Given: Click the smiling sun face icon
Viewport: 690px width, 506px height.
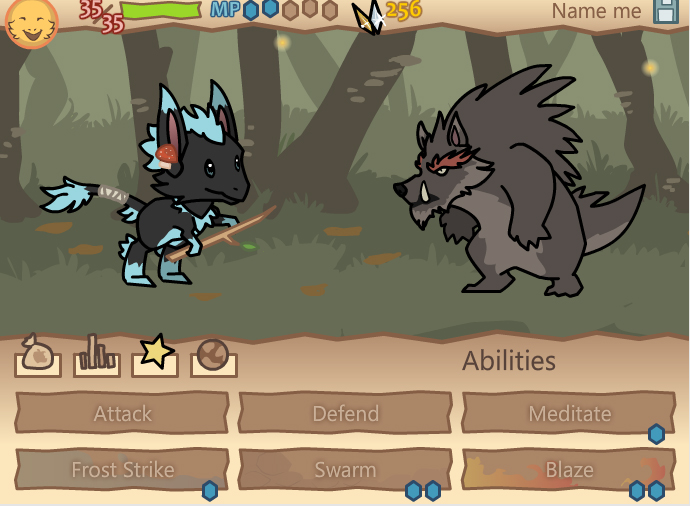Looking at the screenshot, I should point(31,22).
